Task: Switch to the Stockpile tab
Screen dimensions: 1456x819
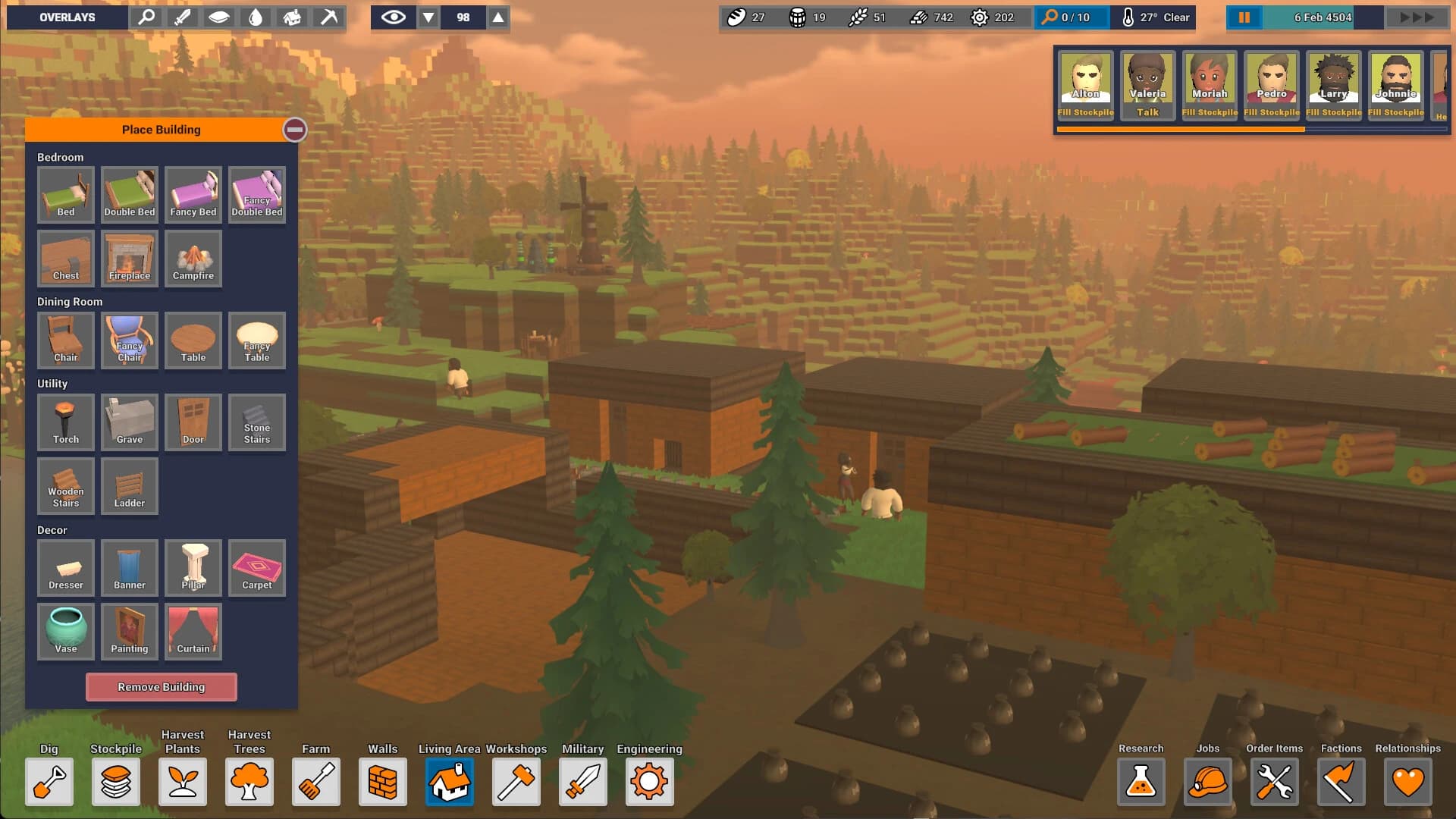Action: (115, 782)
